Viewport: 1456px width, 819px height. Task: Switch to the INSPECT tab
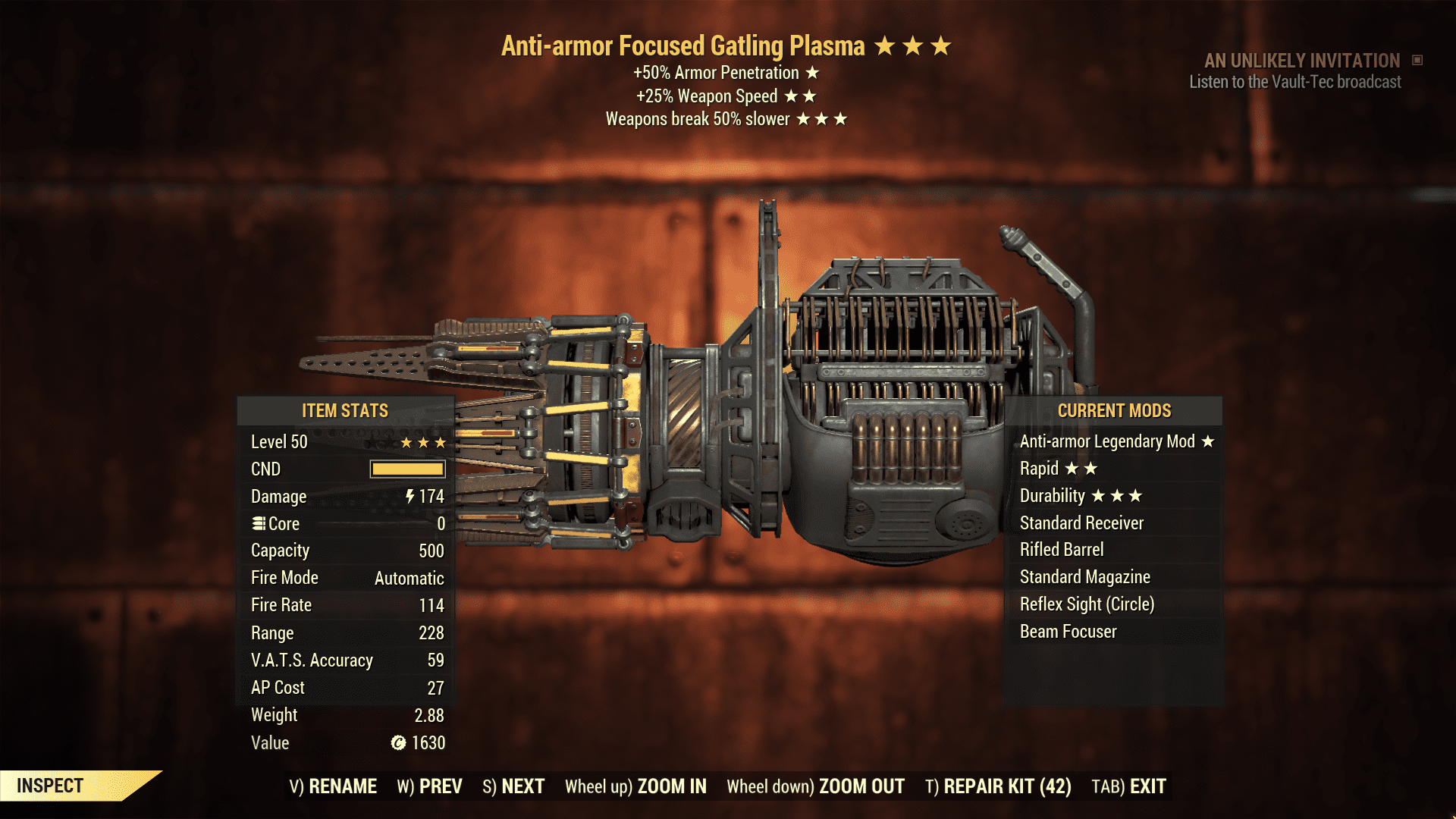coord(51,786)
